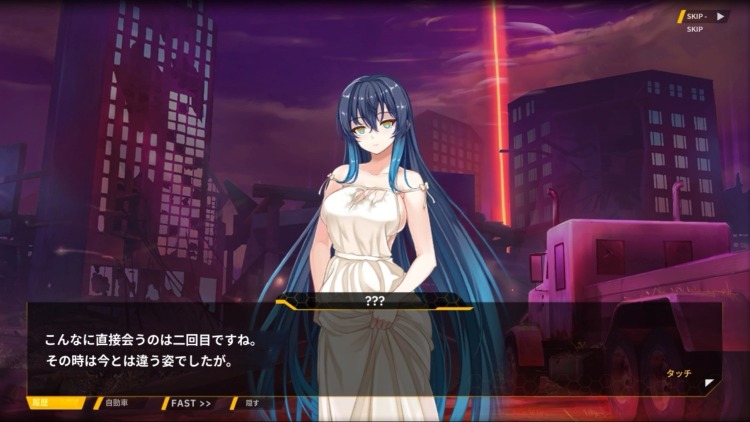Click the タッチ prompt to advance dialogue
The height and width of the screenshot is (422, 750).
click(679, 372)
